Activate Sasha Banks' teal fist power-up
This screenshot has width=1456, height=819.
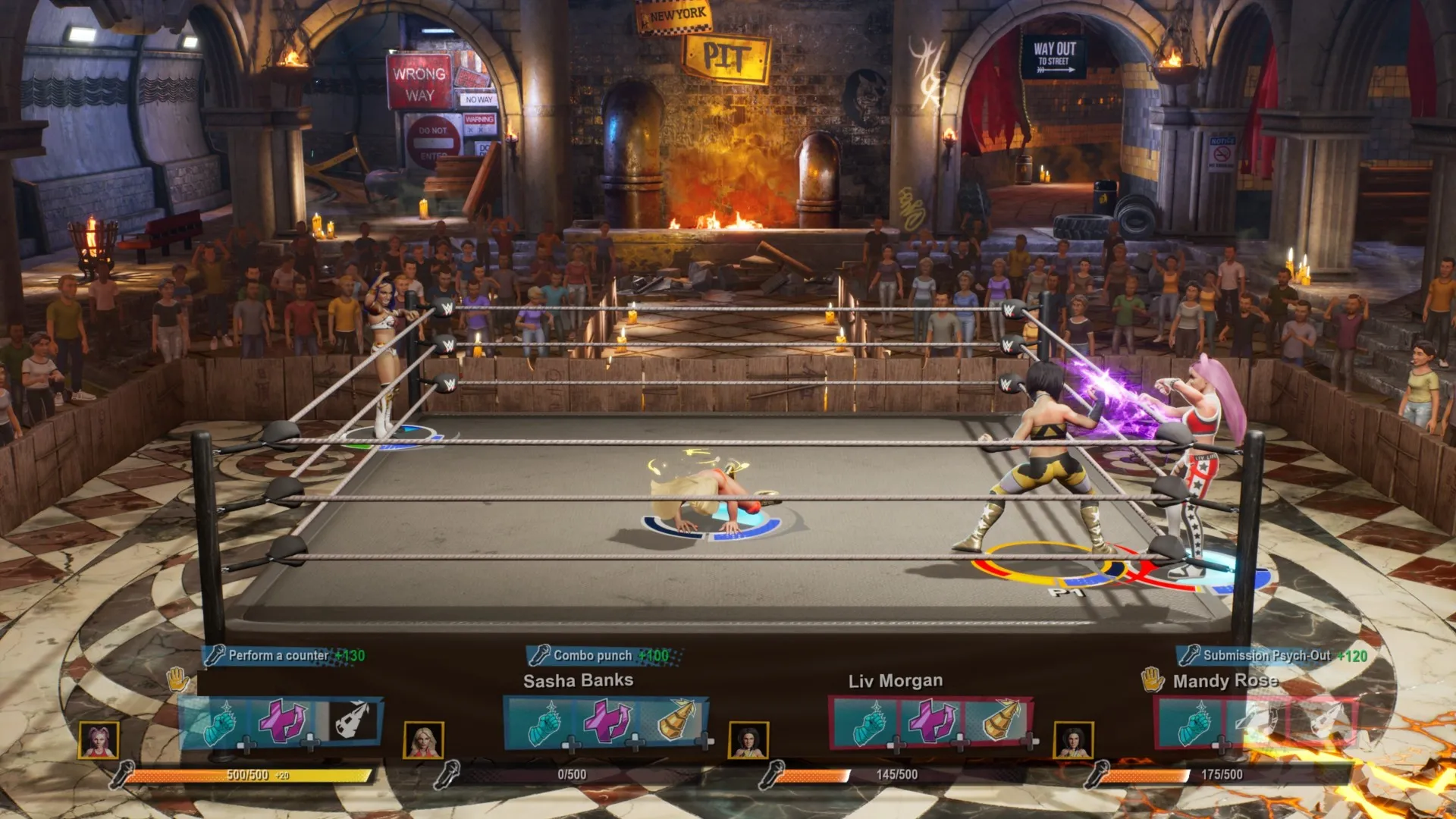coord(543,723)
